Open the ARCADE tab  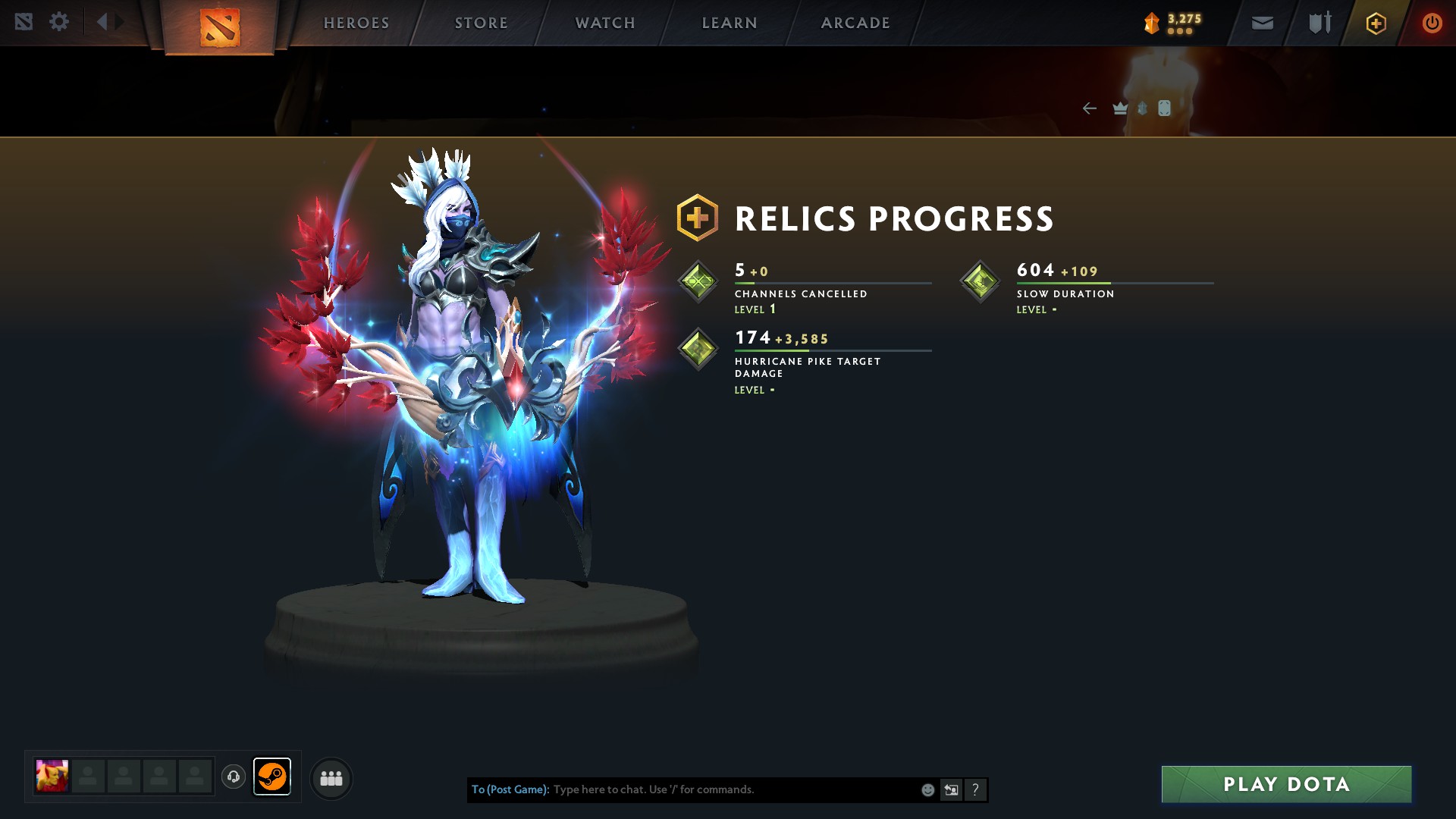[855, 22]
